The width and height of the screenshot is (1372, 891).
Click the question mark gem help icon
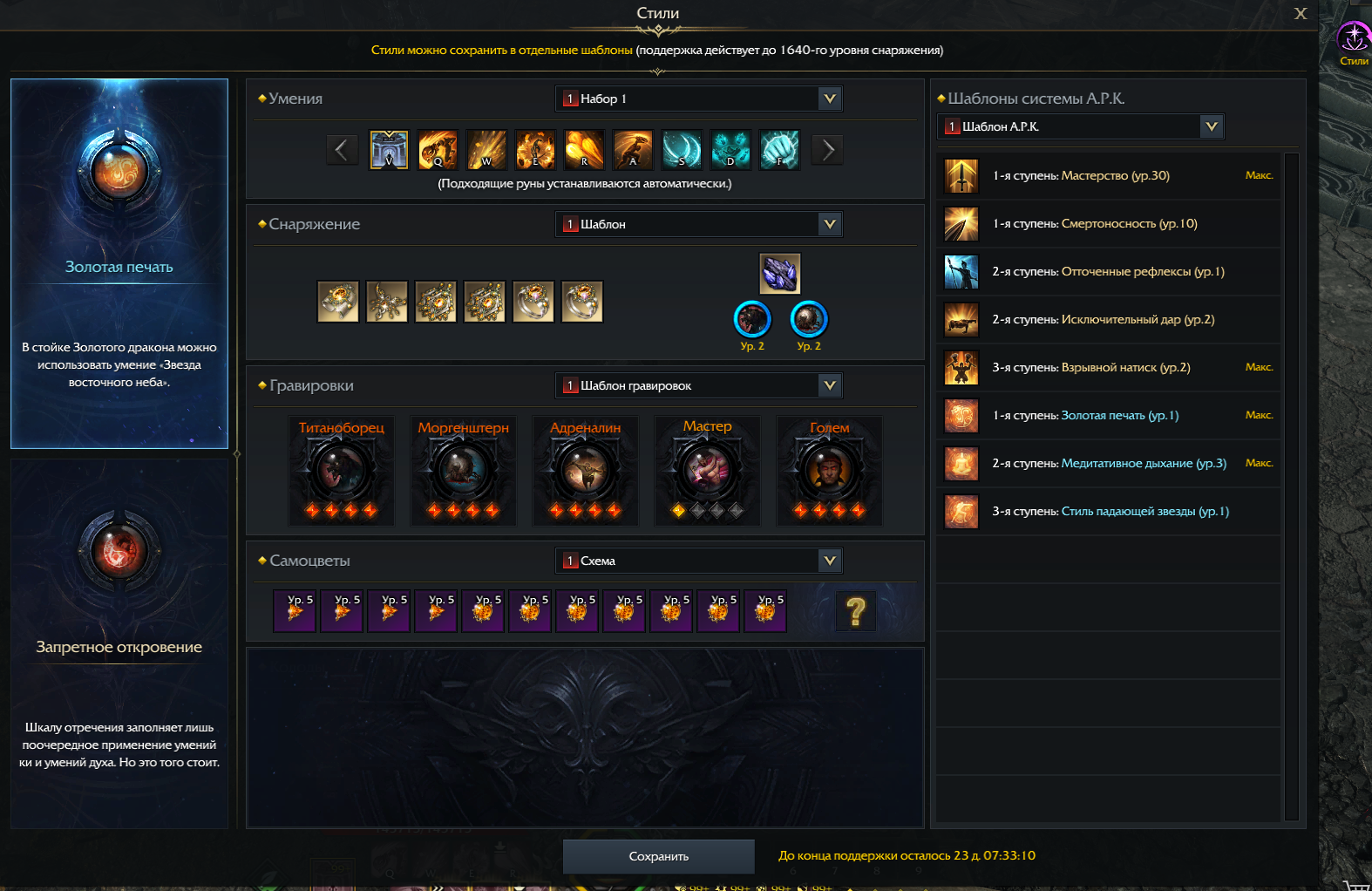[856, 611]
